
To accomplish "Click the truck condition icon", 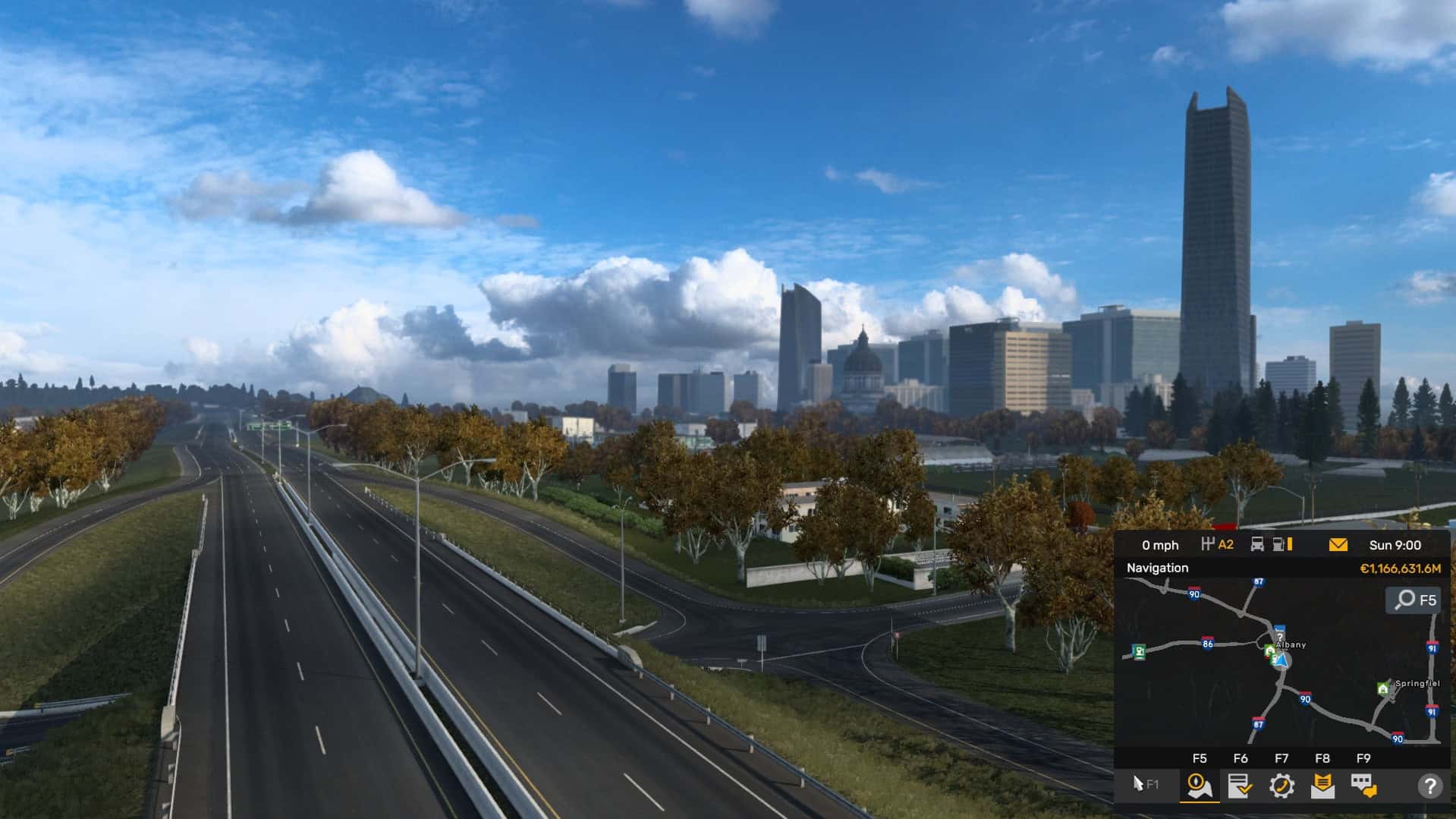I will [1256, 544].
